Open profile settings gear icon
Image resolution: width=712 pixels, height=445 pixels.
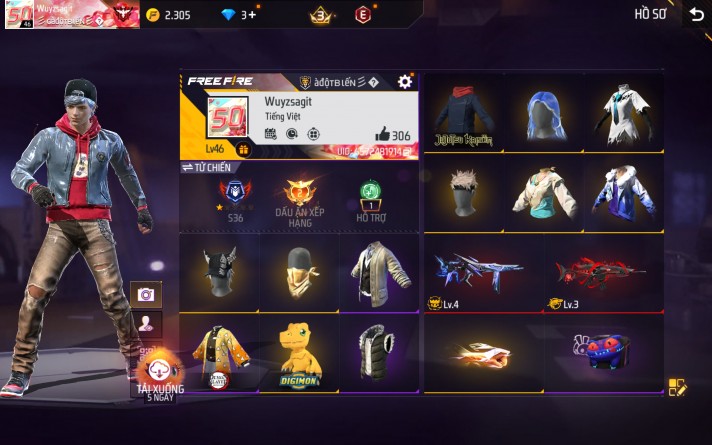click(x=404, y=81)
